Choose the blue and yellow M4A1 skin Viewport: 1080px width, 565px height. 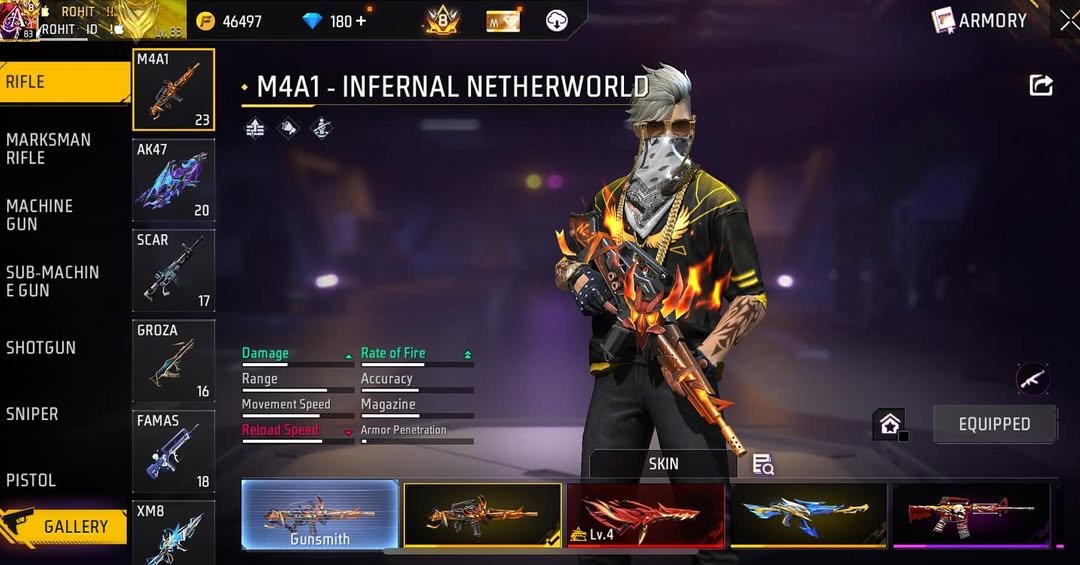pyautogui.click(x=808, y=515)
